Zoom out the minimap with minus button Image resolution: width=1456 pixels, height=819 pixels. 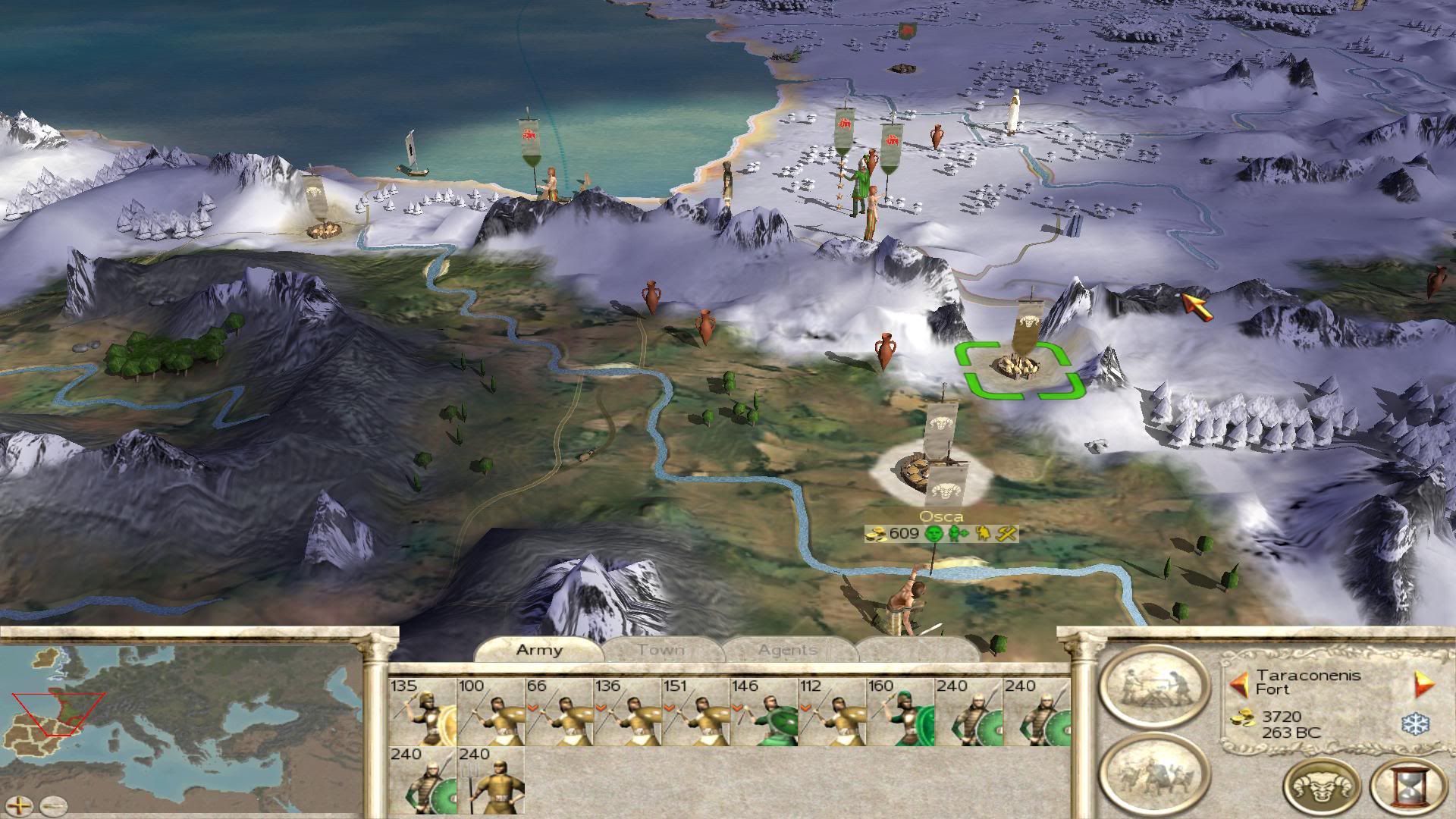click(x=53, y=805)
